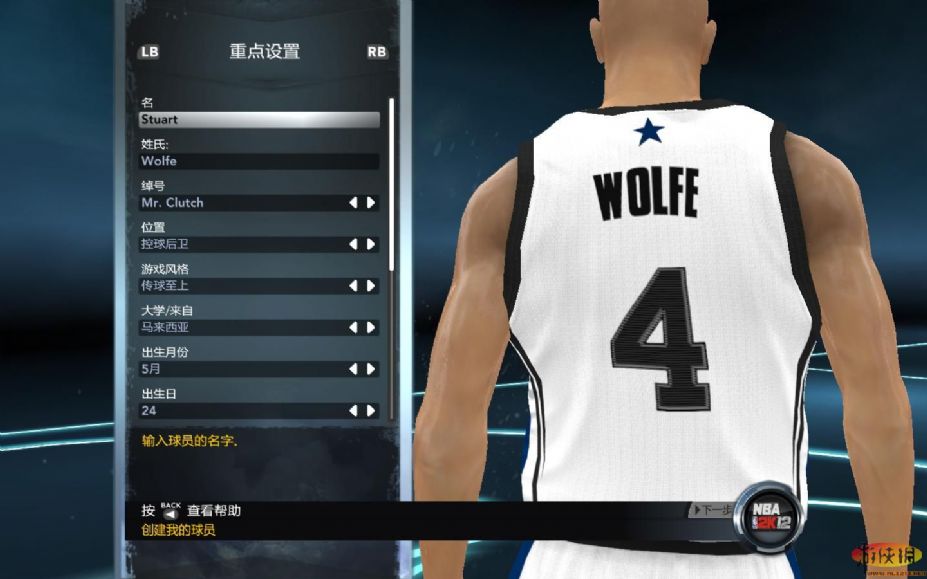Choose the previous college before 马来西亚
The width and height of the screenshot is (927, 579).
[x=353, y=327]
